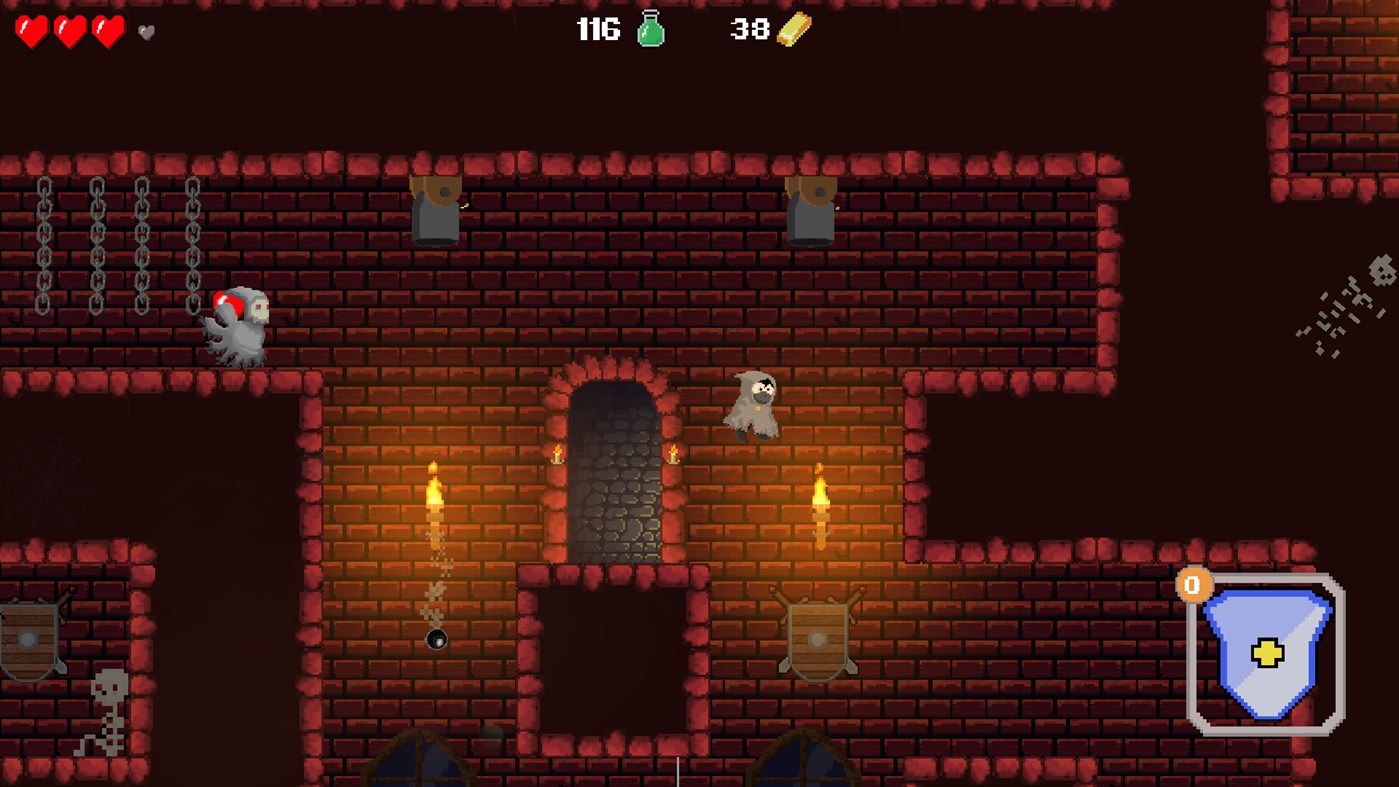Viewport: 1399px width, 787px height.
Task: Click the cannonball lying on the ledge
Action: point(436,641)
